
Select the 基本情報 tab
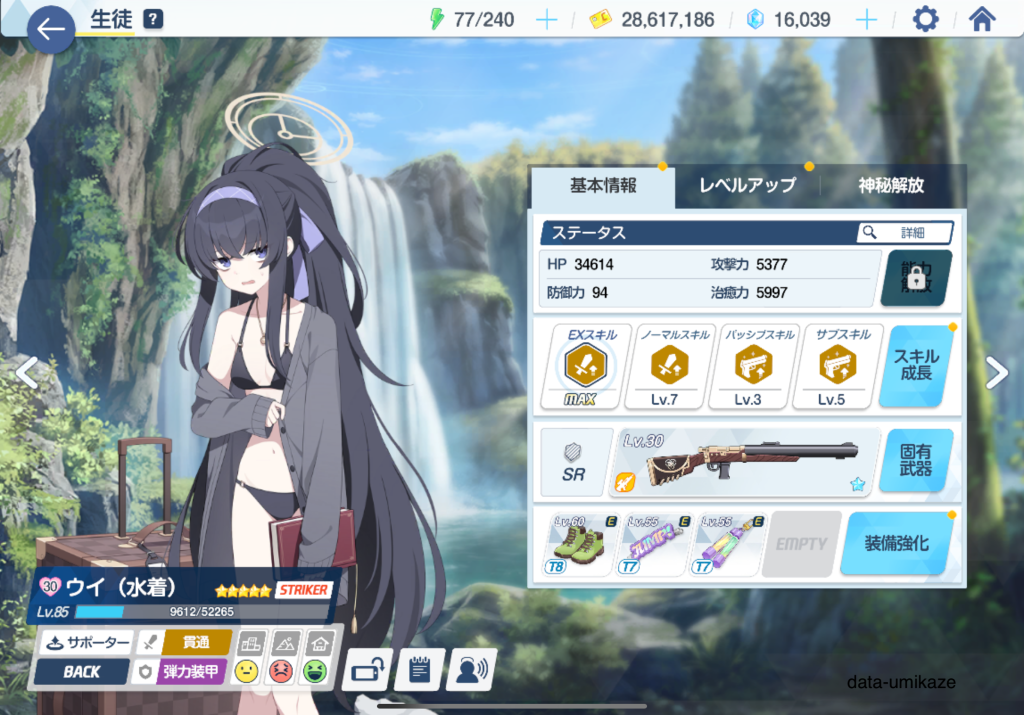[x=603, y=186]
